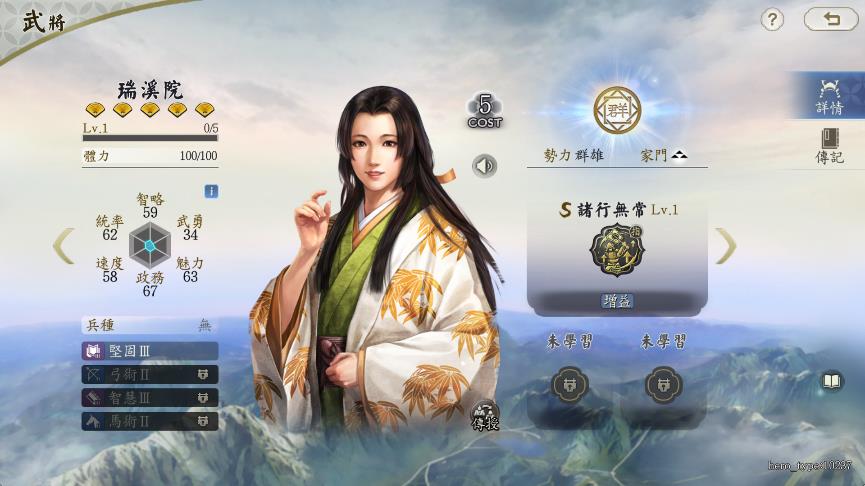Select the 諸行無常 skill emblem
The width and height of the screenshot is (865, 486).
point(616,249)
